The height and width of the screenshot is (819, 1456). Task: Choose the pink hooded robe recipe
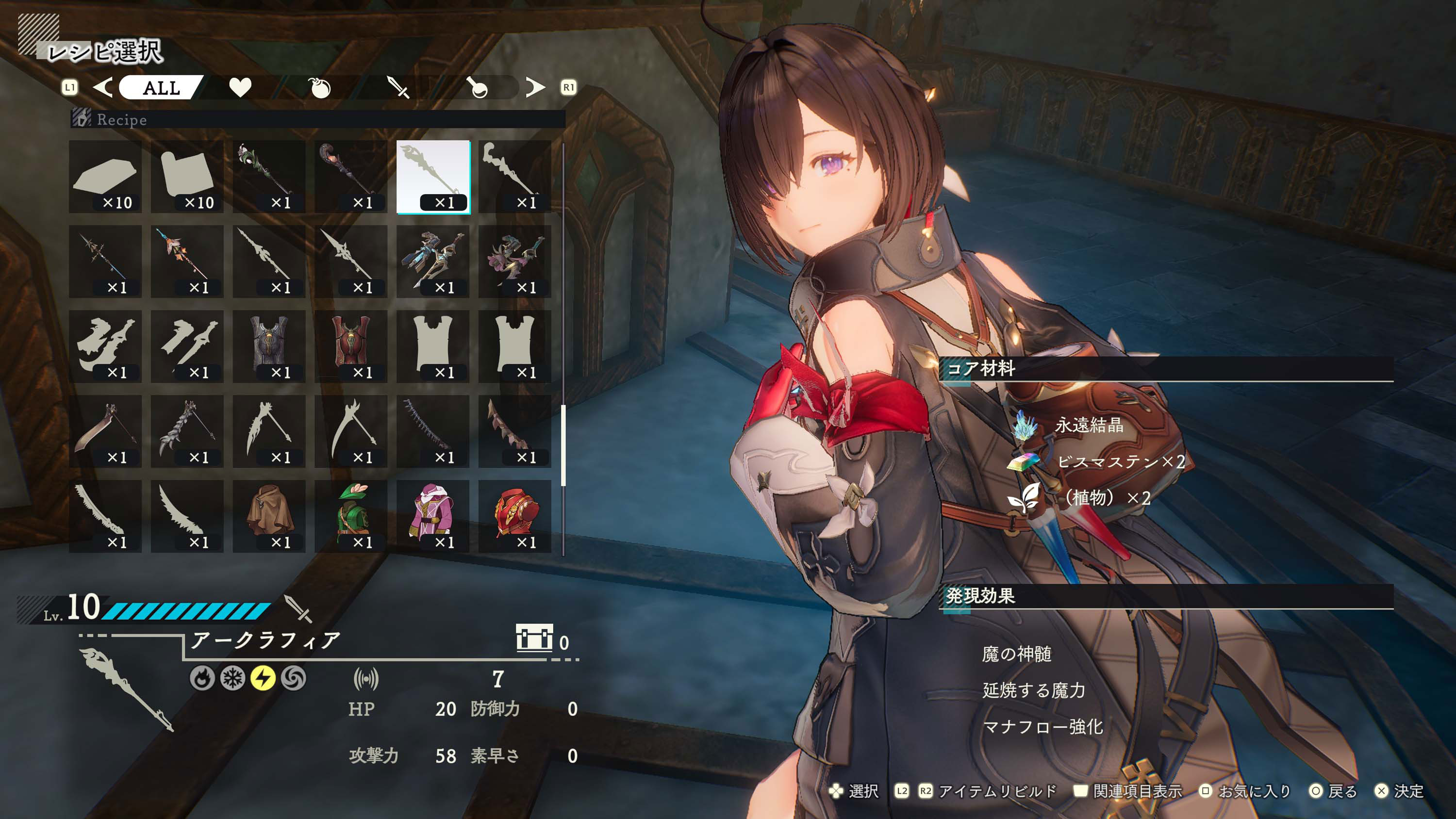coord(433,516)
